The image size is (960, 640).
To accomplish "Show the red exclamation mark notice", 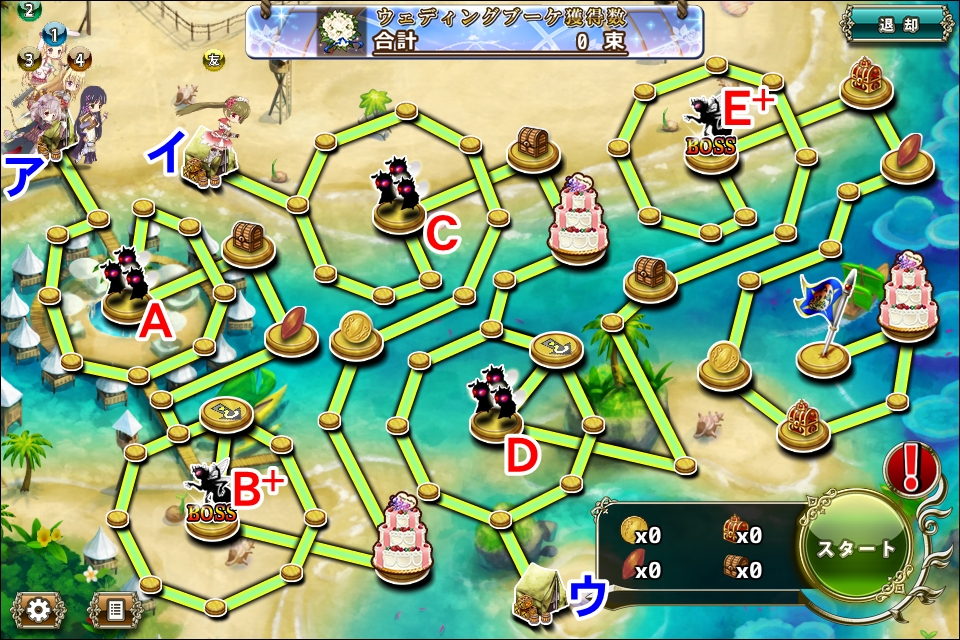I will click(x=909, y=469).
